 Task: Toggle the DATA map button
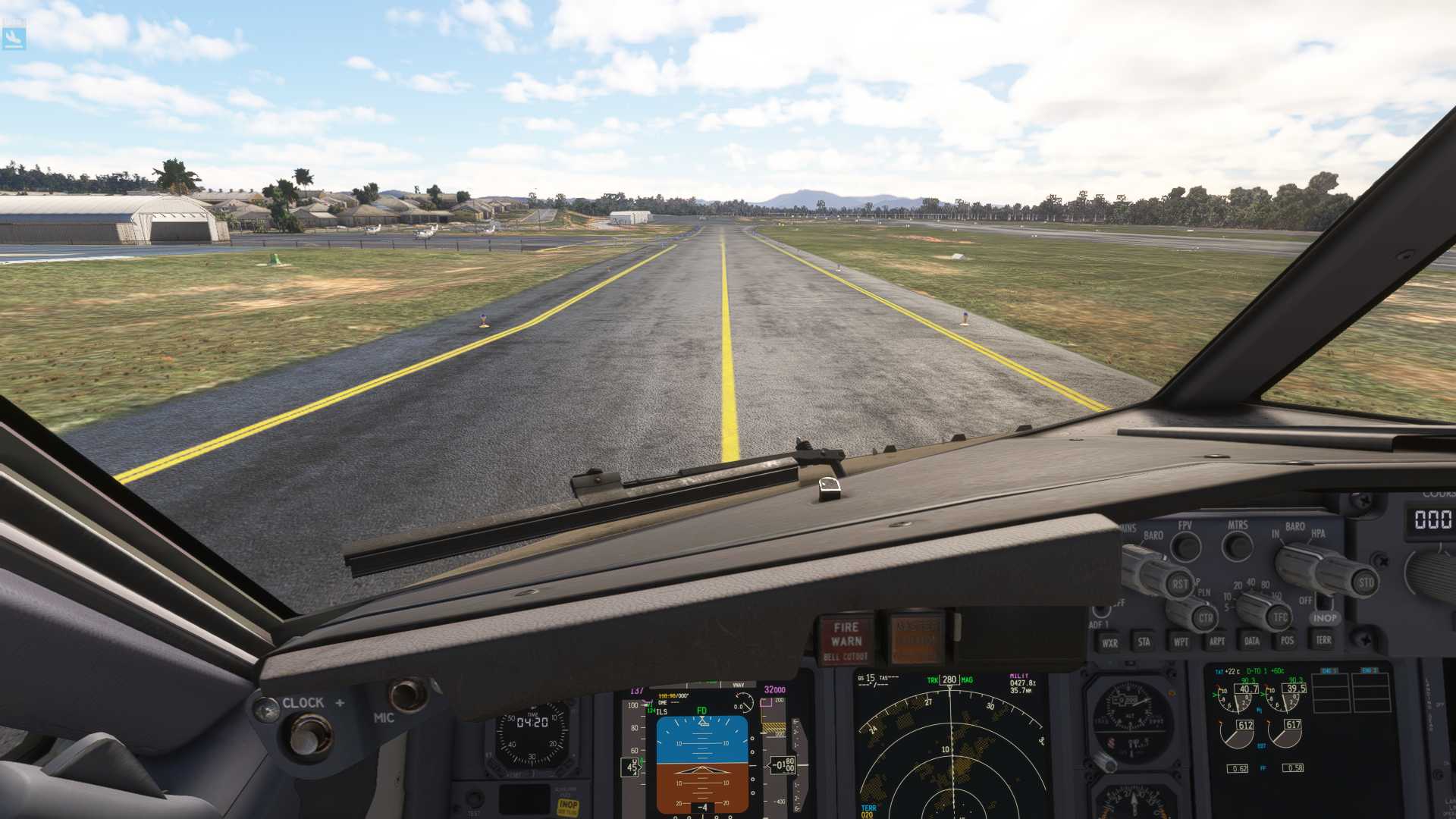tap(1252, 642)
